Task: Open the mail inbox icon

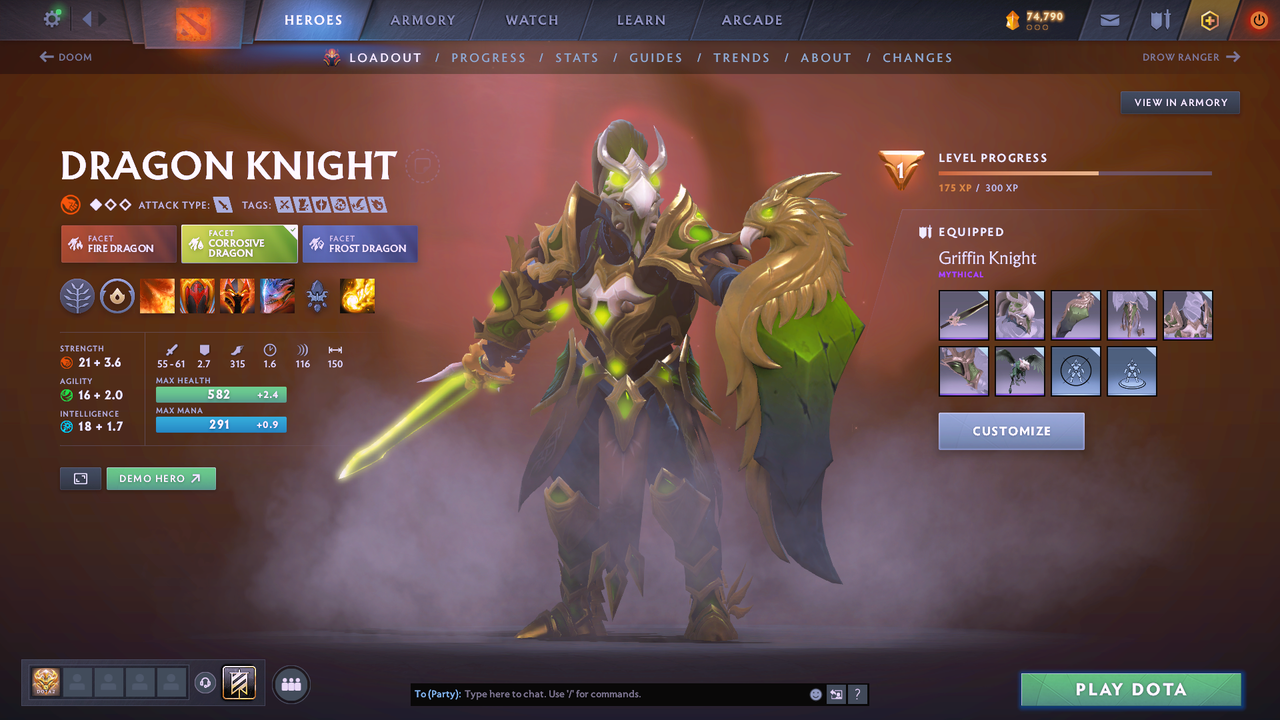Action: (1108, 19)
